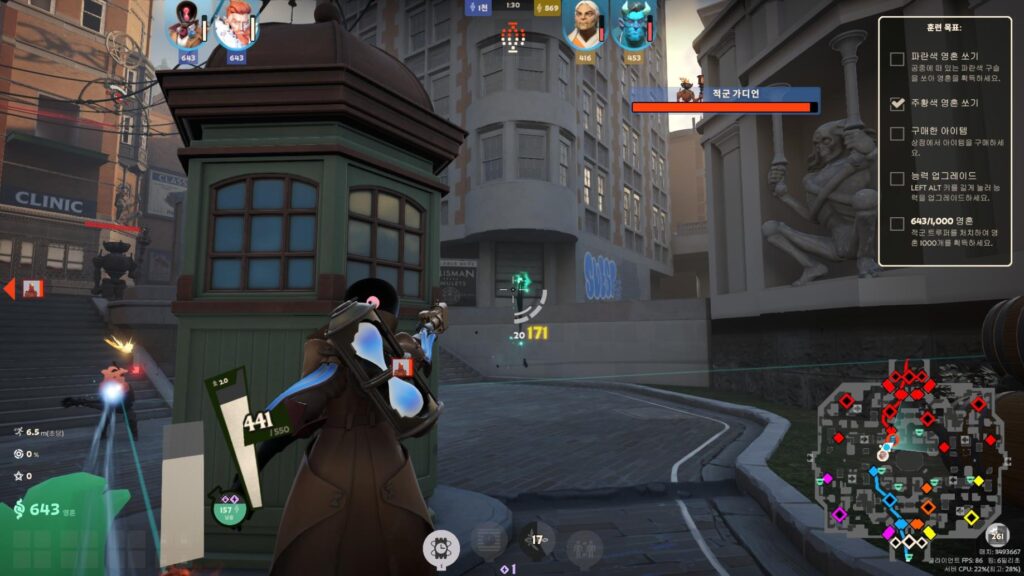Toggle the checked 주황색 영혼 쏘기 checkbox
The image size is (1024, 576).
point(897,103)
